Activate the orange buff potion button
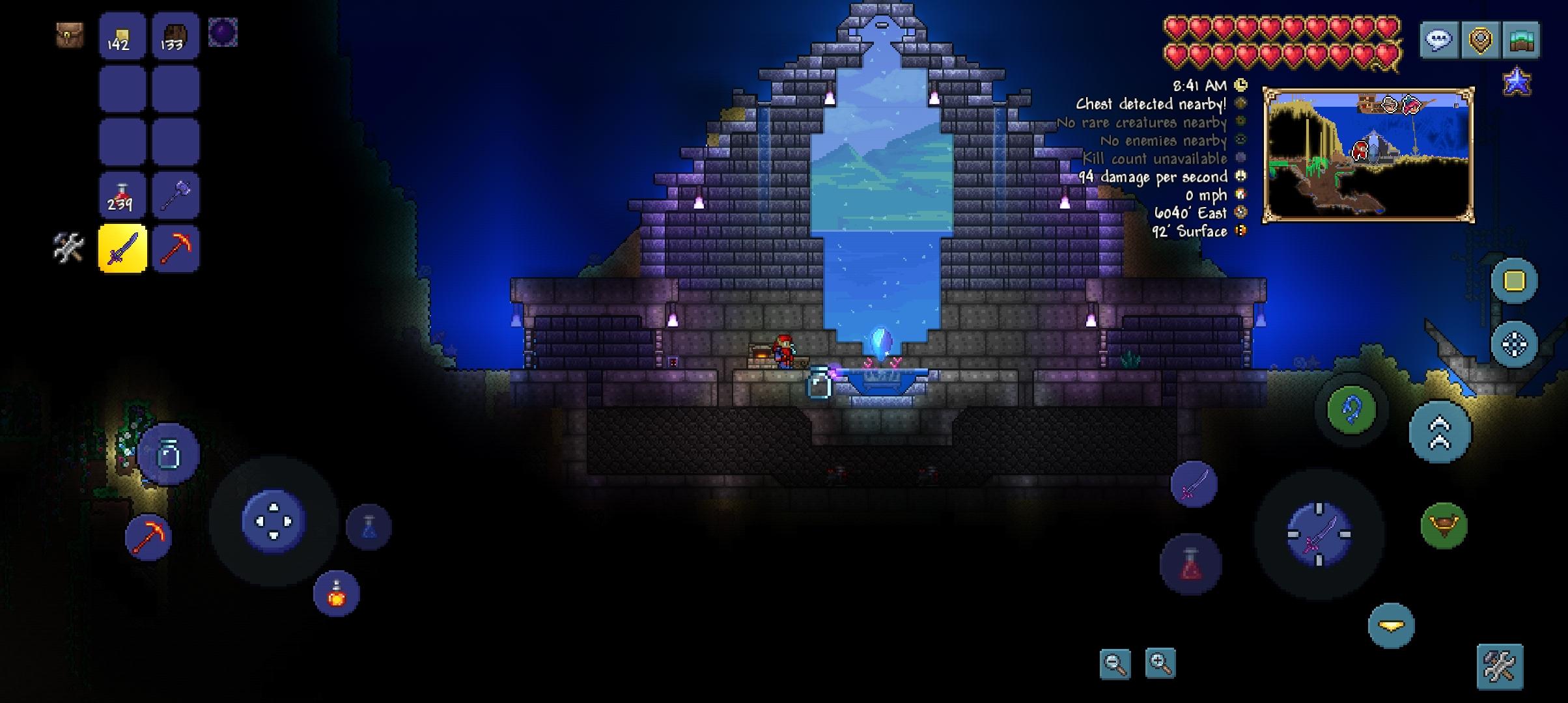This screenshot has width=1568, height=703. (336, 594)
